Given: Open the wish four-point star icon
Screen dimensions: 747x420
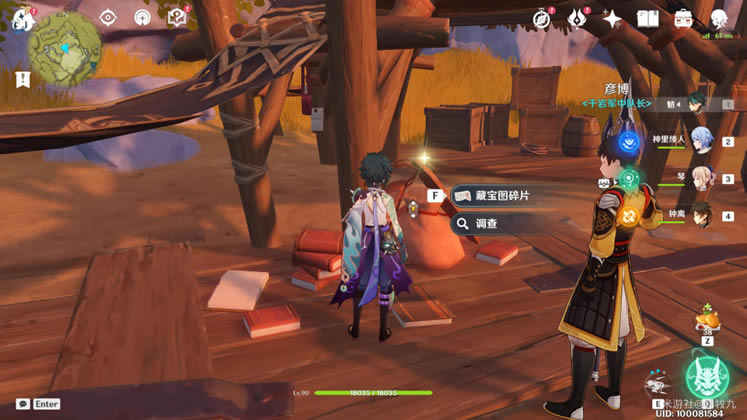Looking at the screenshot, I should point(612,19).
